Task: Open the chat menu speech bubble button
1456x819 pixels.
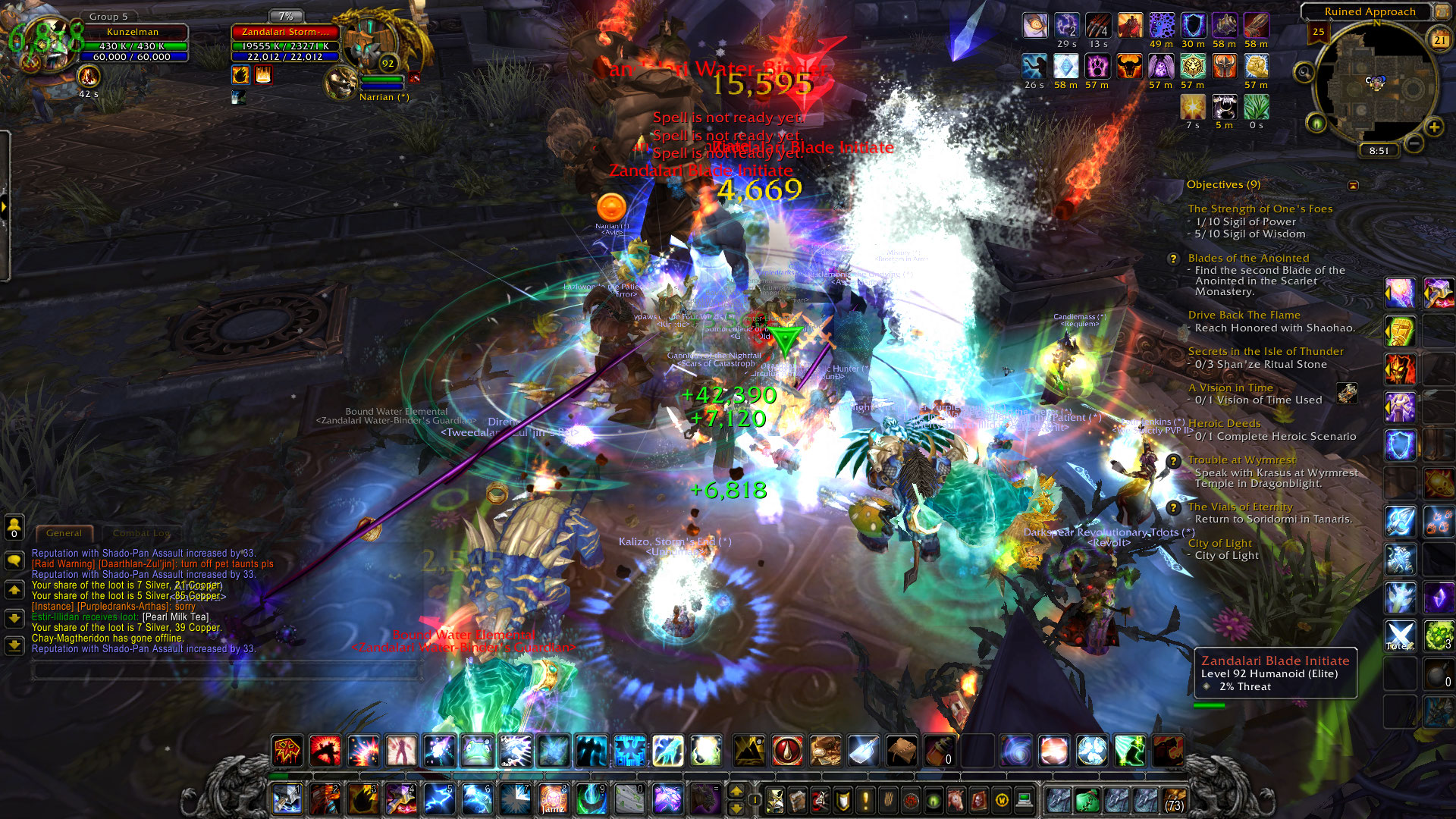Action: (x=14, y=560)
